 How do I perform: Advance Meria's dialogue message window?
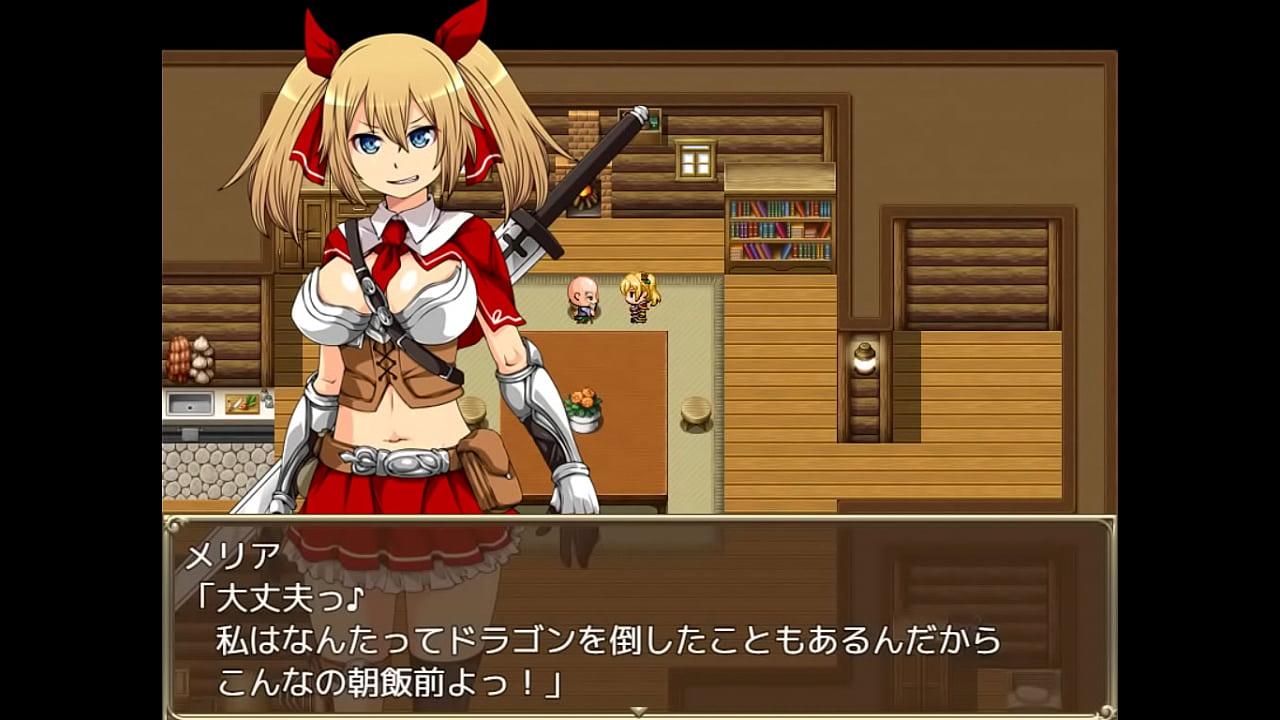[640, 615]
